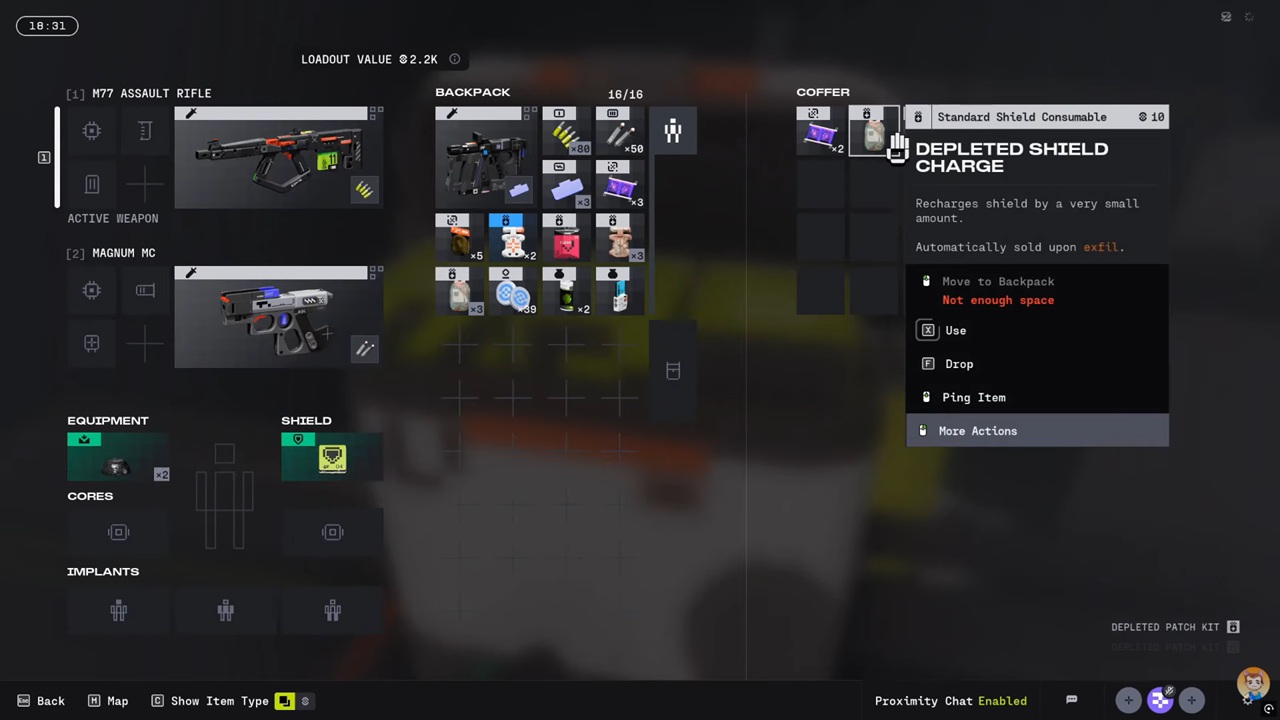Open the loadout value info icon
This screenshot has width=1280, height=720.
[455, 60]
